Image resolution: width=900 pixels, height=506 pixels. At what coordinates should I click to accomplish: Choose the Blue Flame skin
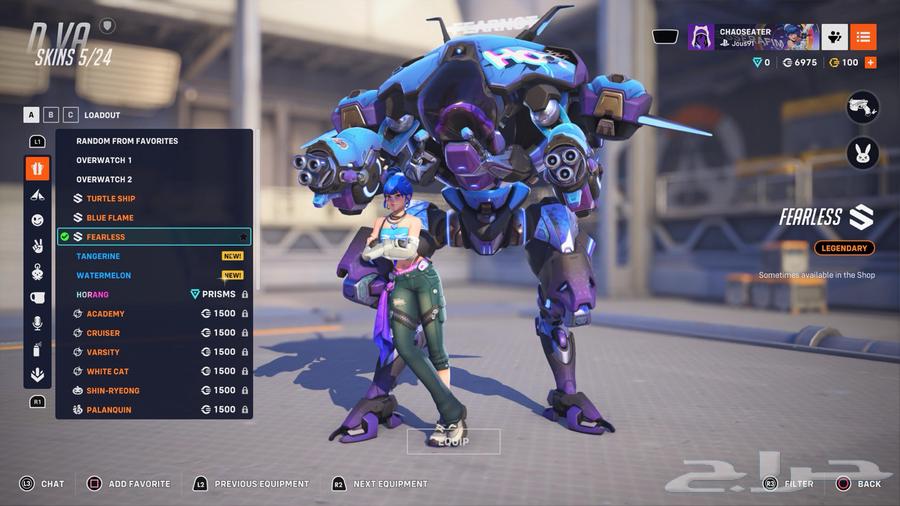(109, 218)
